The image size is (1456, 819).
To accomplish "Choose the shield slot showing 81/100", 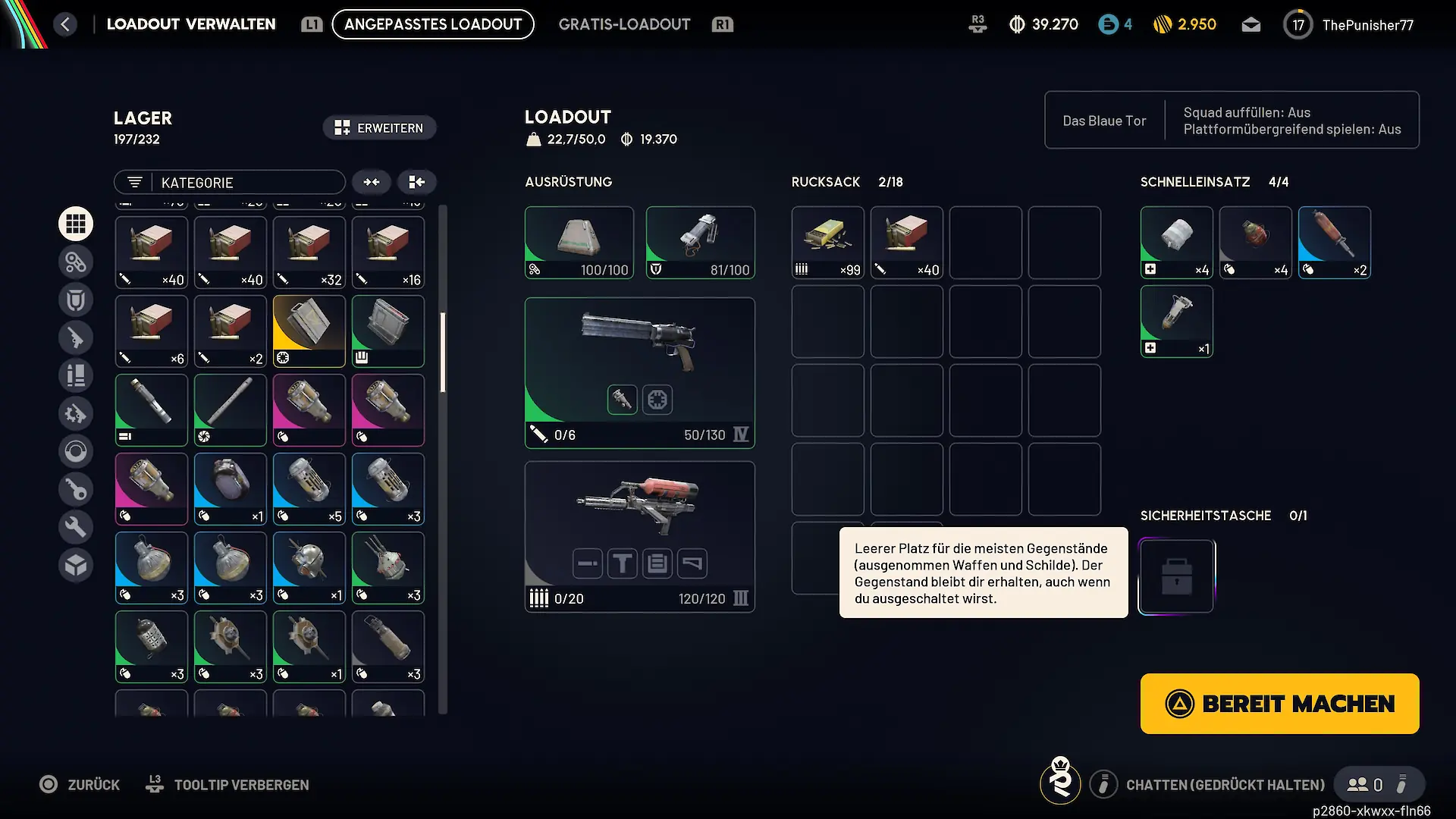I will (700, 243).
